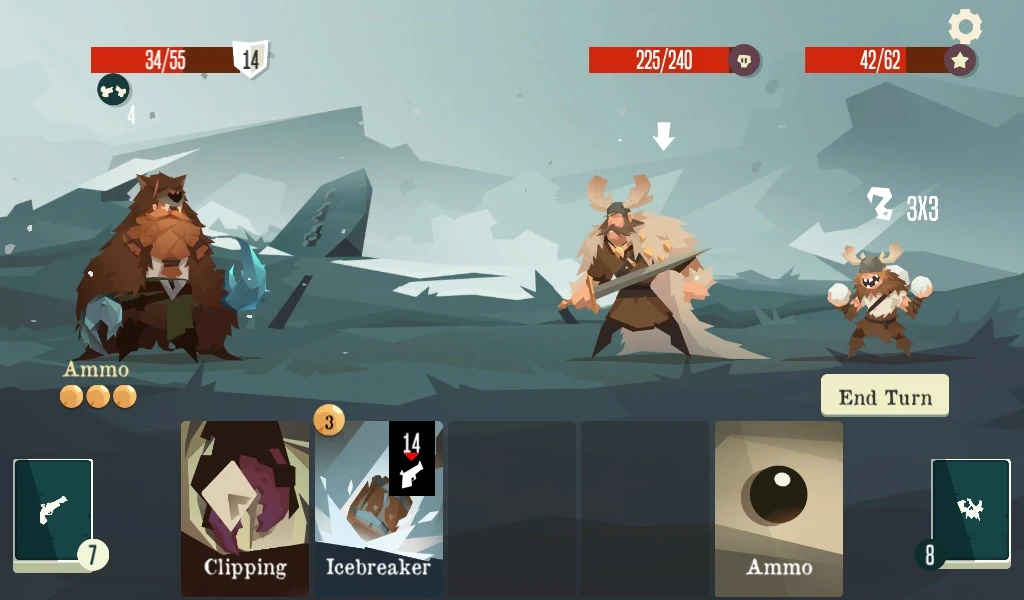
Task: View the discard pile deck
Action: (970, 510)
